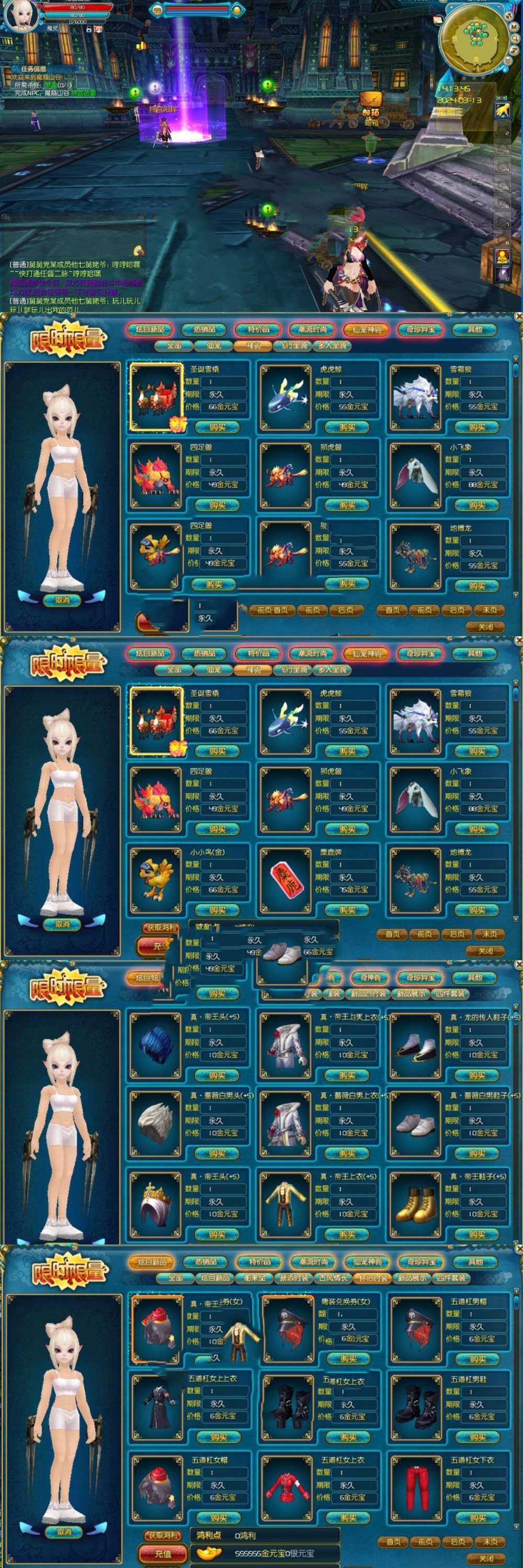Screen dimensions: 523x1568
Task: Select the 麋鹿牌 red tag item
Action: point(286,879)
